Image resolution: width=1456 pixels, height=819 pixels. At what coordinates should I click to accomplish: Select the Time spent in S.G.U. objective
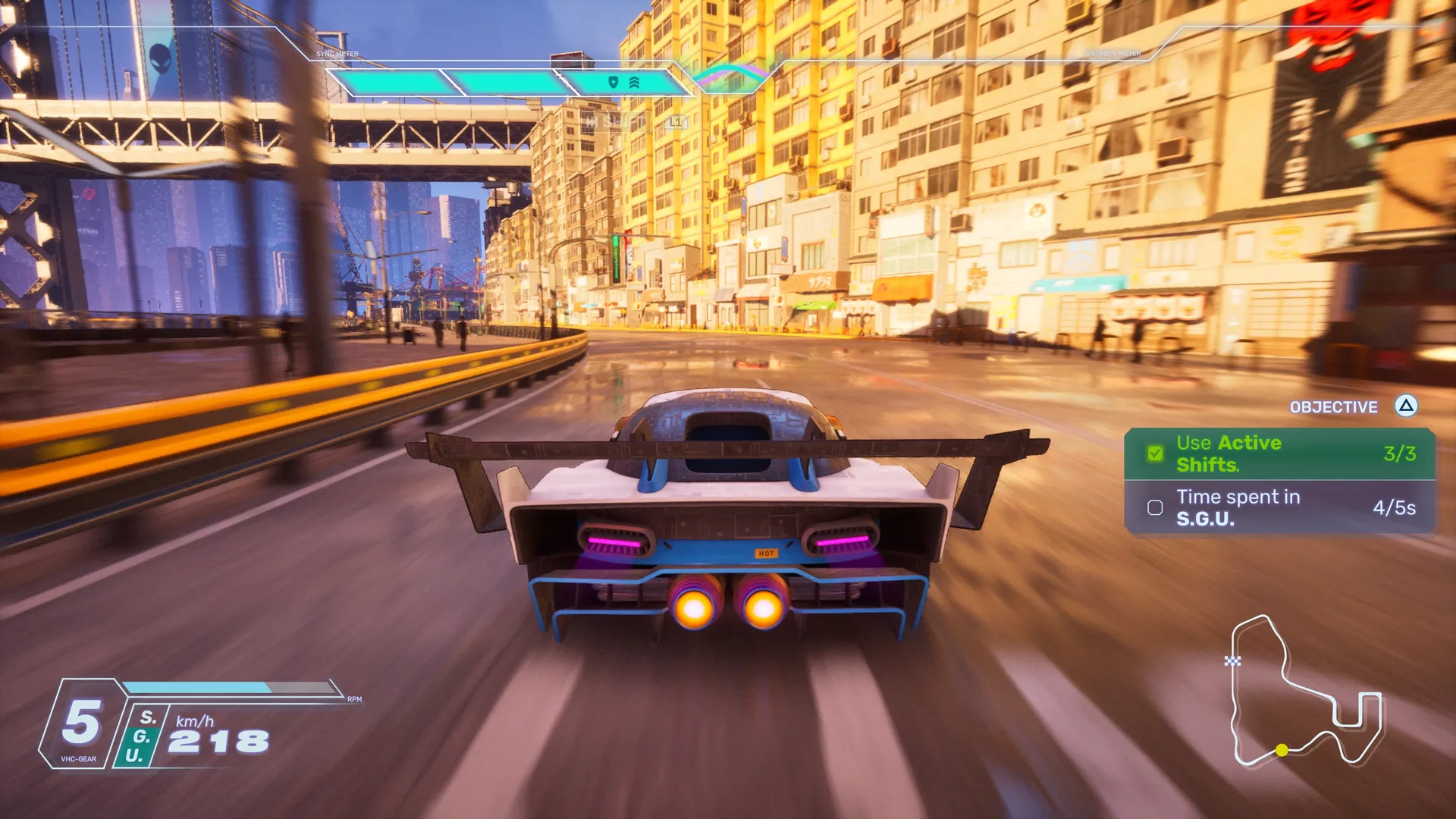pyautogui.click(x=1279, y=507)
